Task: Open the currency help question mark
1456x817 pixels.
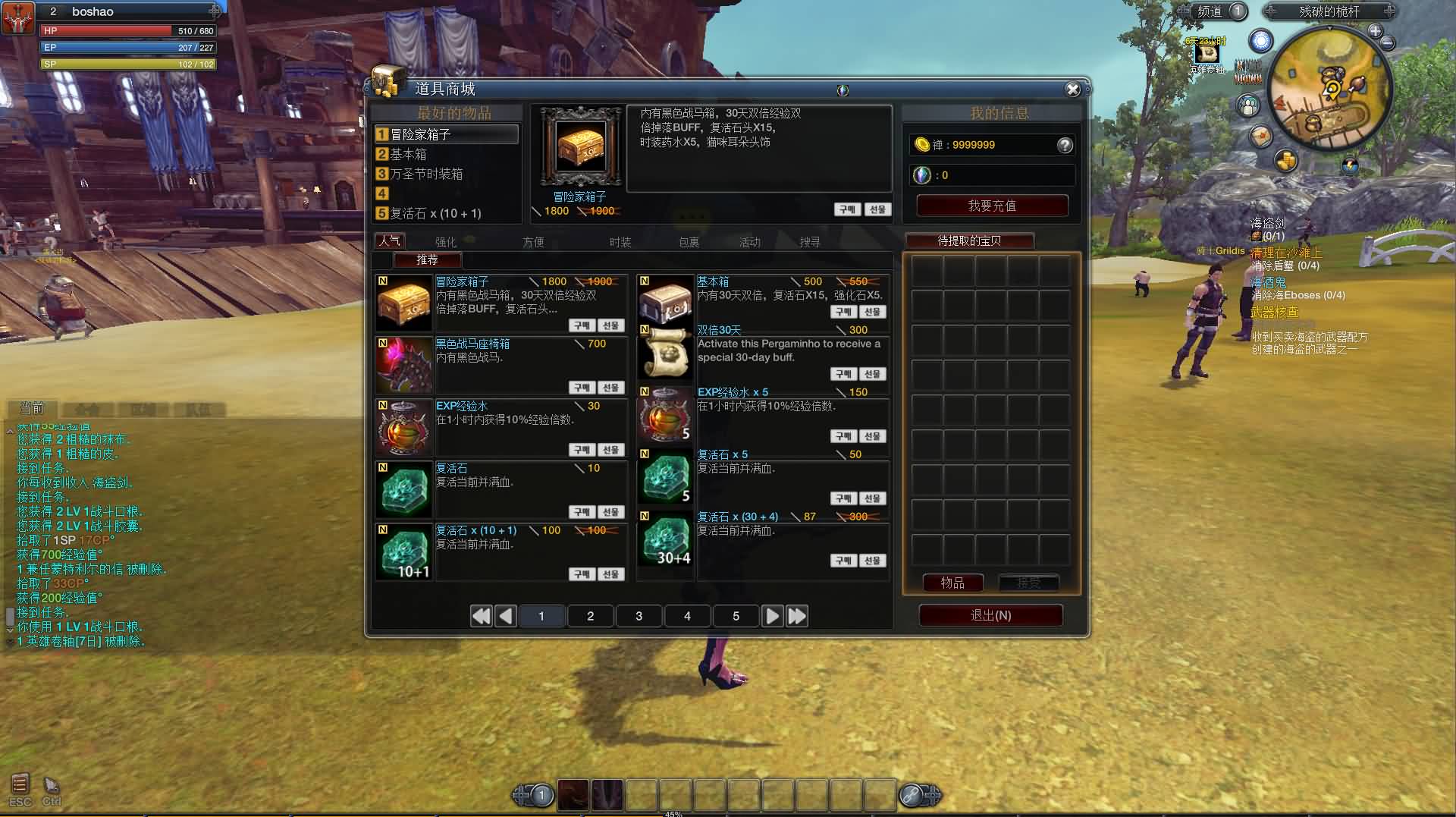Action: 1065,145
